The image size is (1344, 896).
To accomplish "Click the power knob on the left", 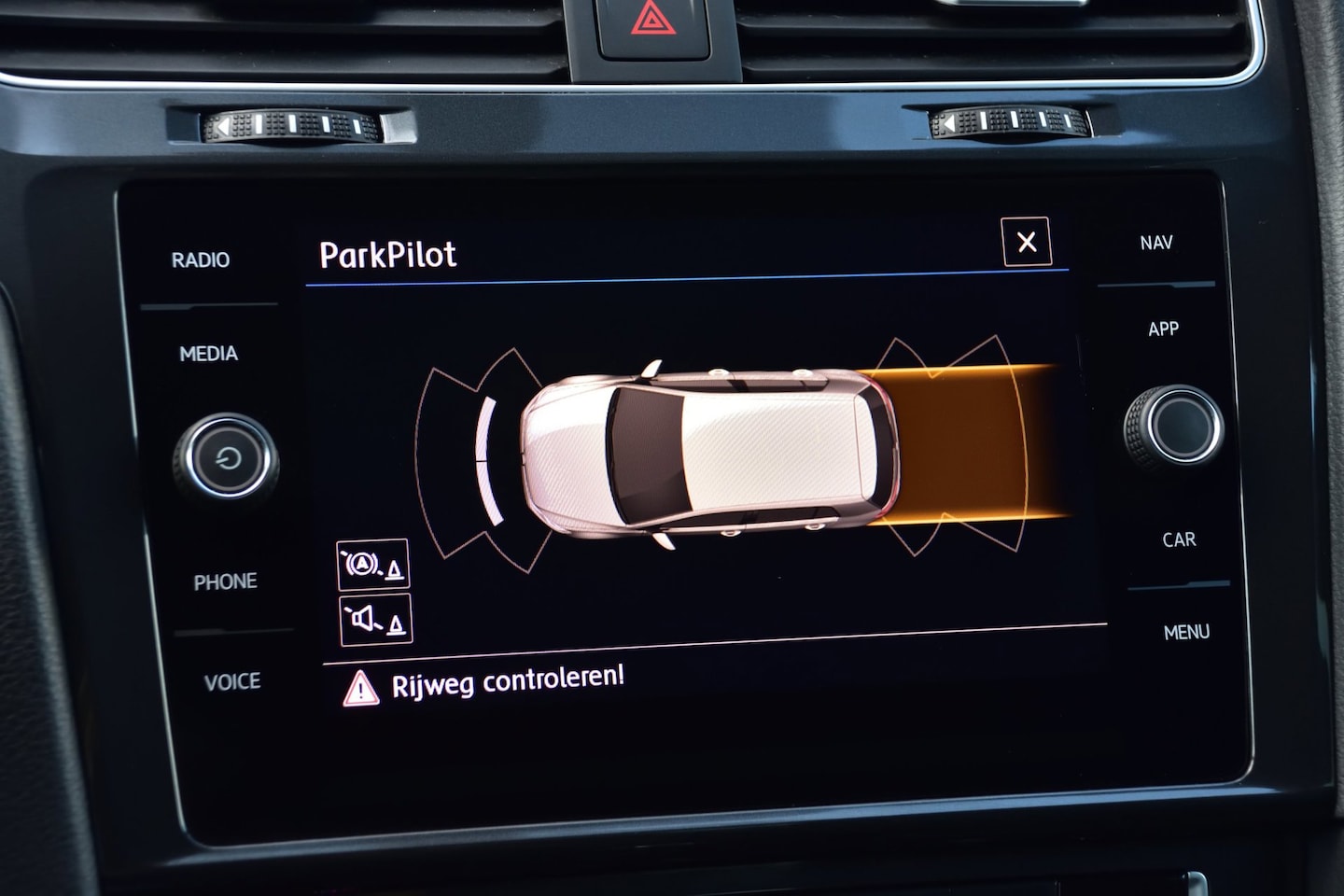I will point(226,457).
